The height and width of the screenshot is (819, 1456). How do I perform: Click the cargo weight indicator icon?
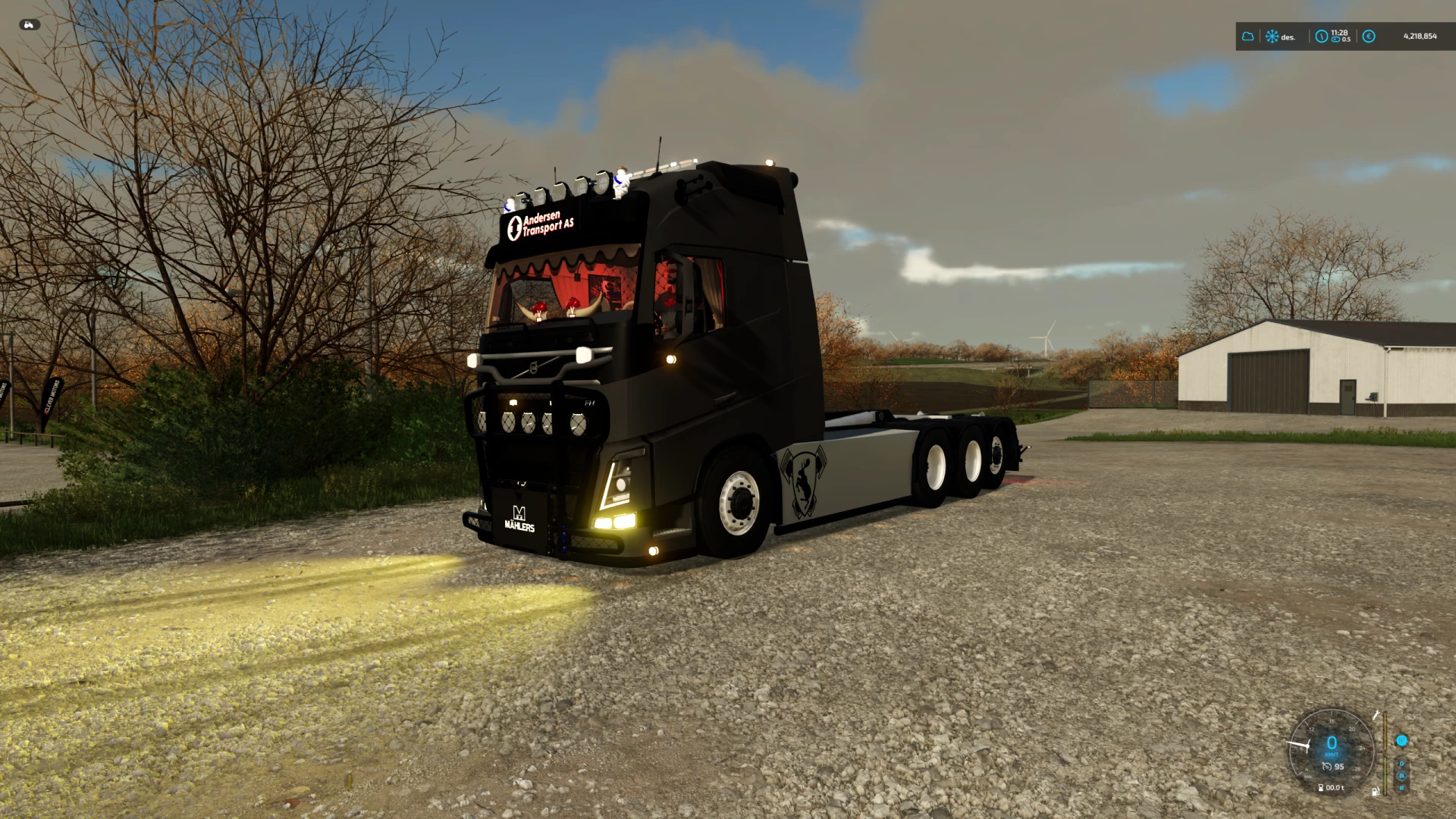point(1320,788)
